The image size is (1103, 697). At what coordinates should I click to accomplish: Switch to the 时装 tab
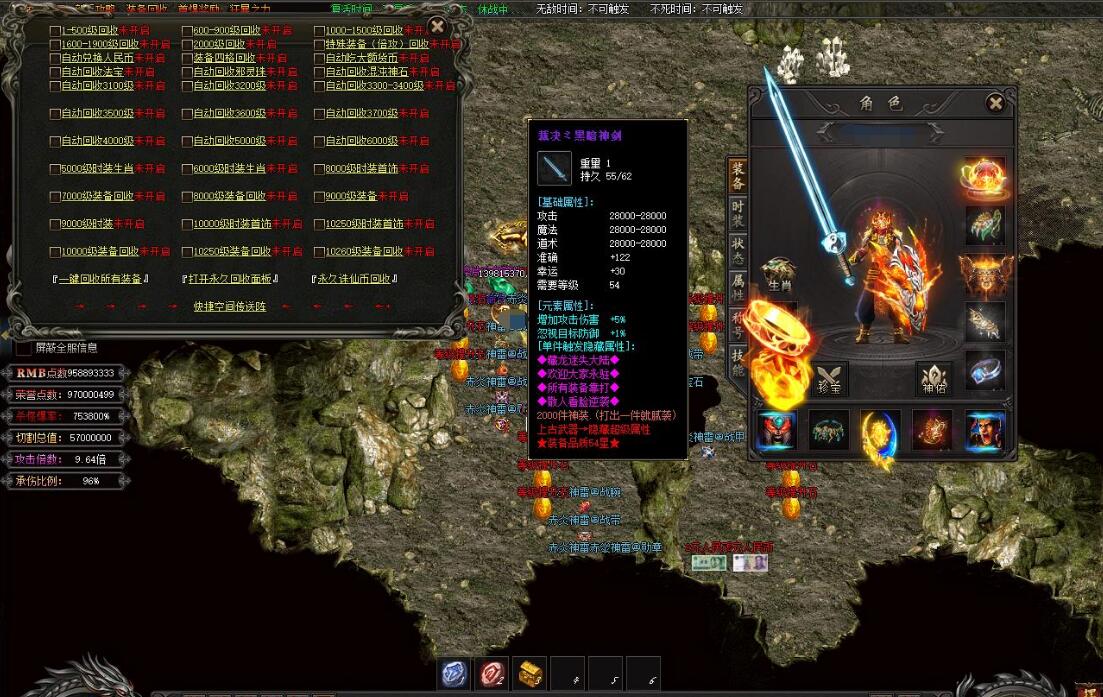pos(737,210)
